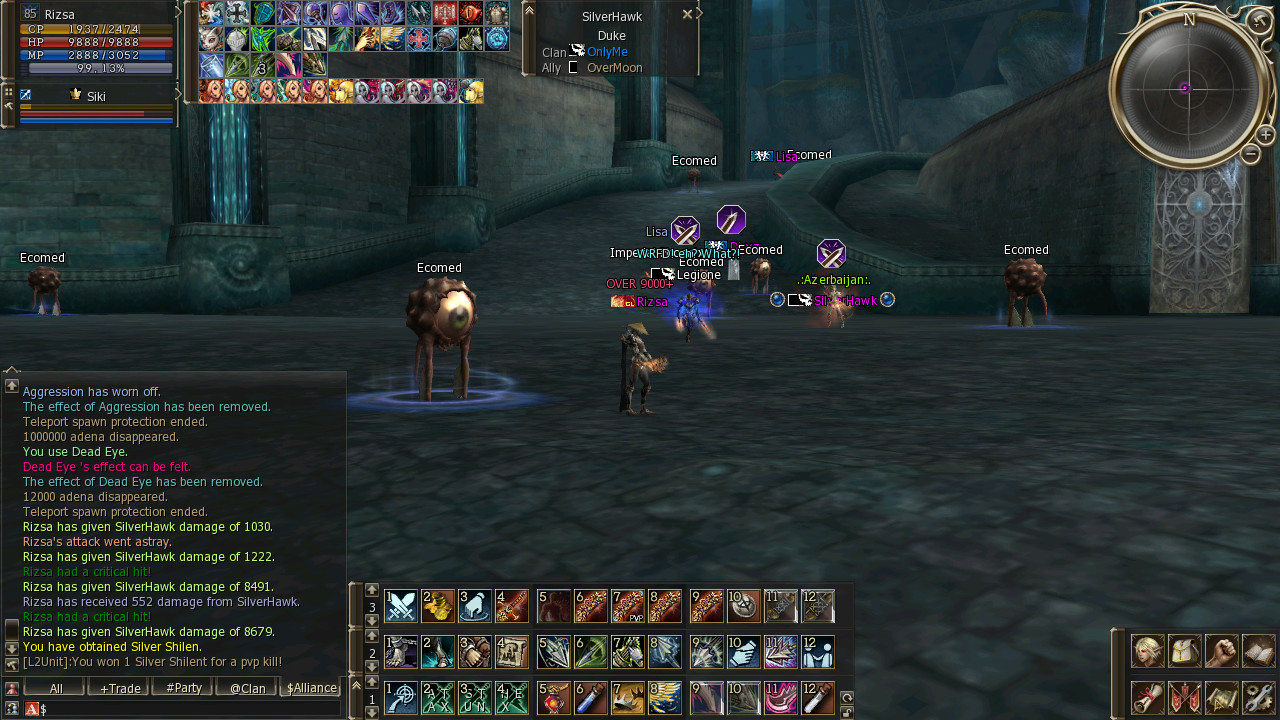
Task: Open system settings wrench and gears icon
Action: [1259, 697]
